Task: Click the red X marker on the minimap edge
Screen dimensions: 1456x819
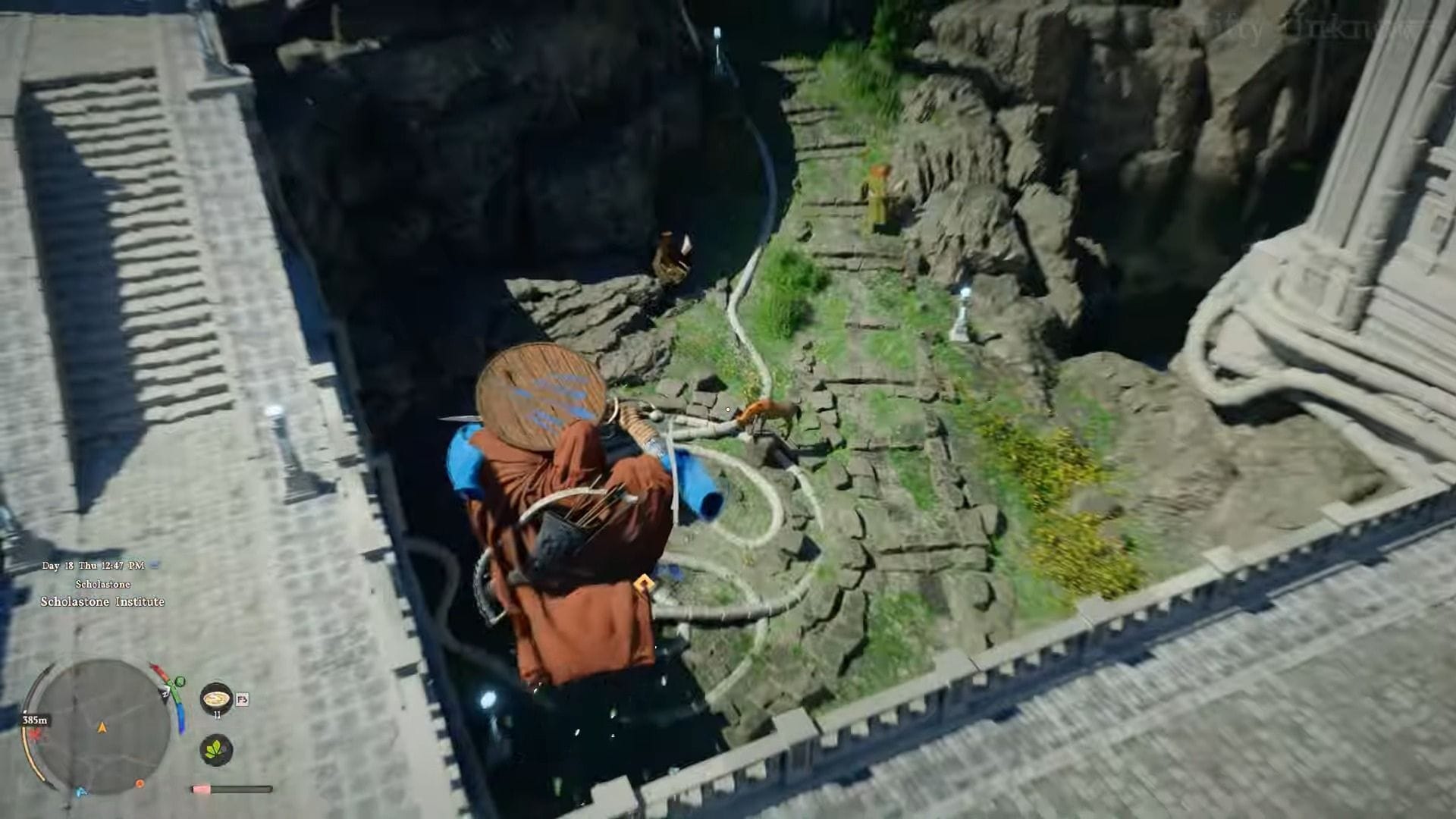Action: [x=35, y=735]
